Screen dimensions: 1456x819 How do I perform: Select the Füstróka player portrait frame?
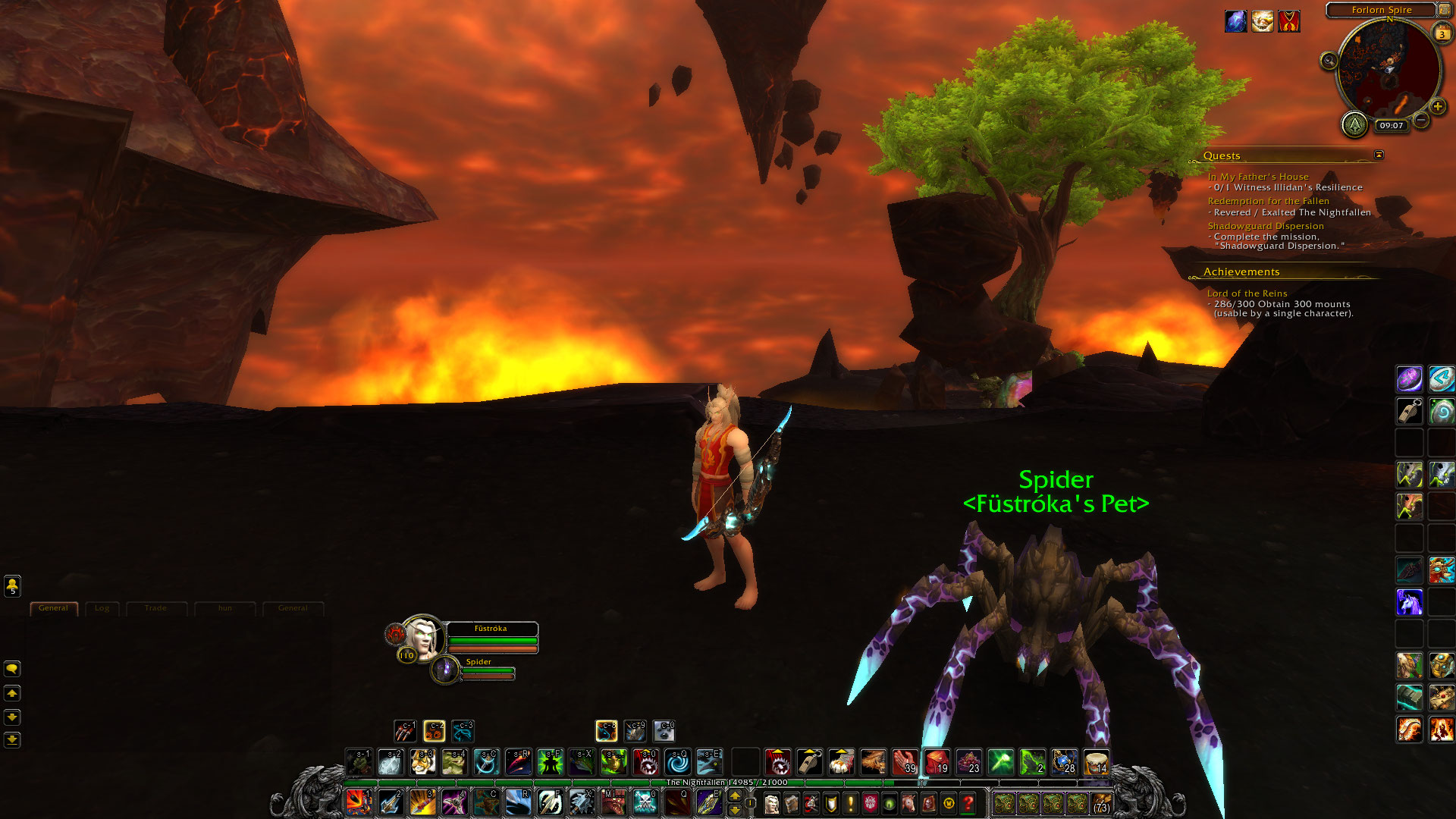pos(422,637)
